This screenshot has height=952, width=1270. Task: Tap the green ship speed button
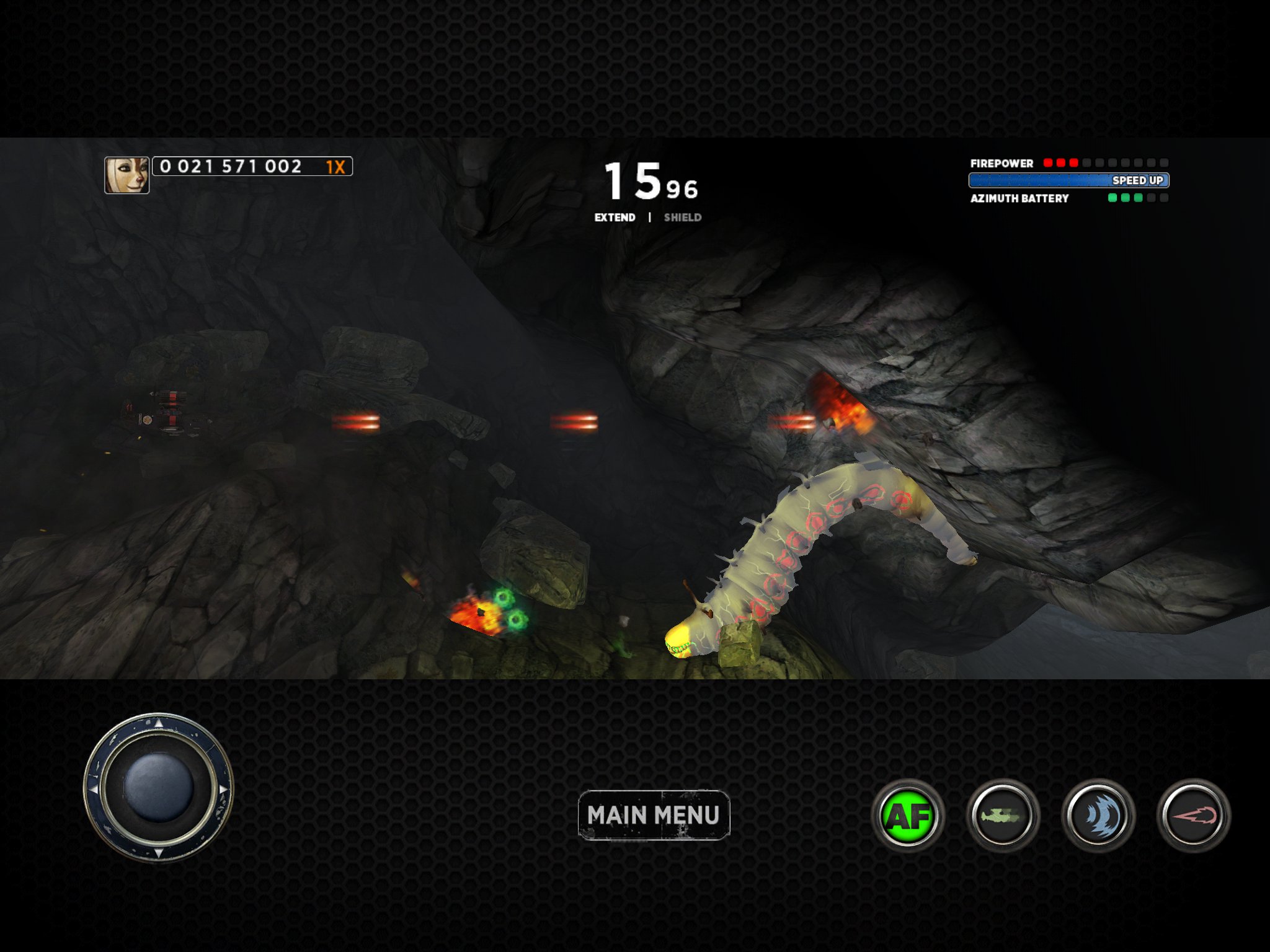[x=1003, y=816]
